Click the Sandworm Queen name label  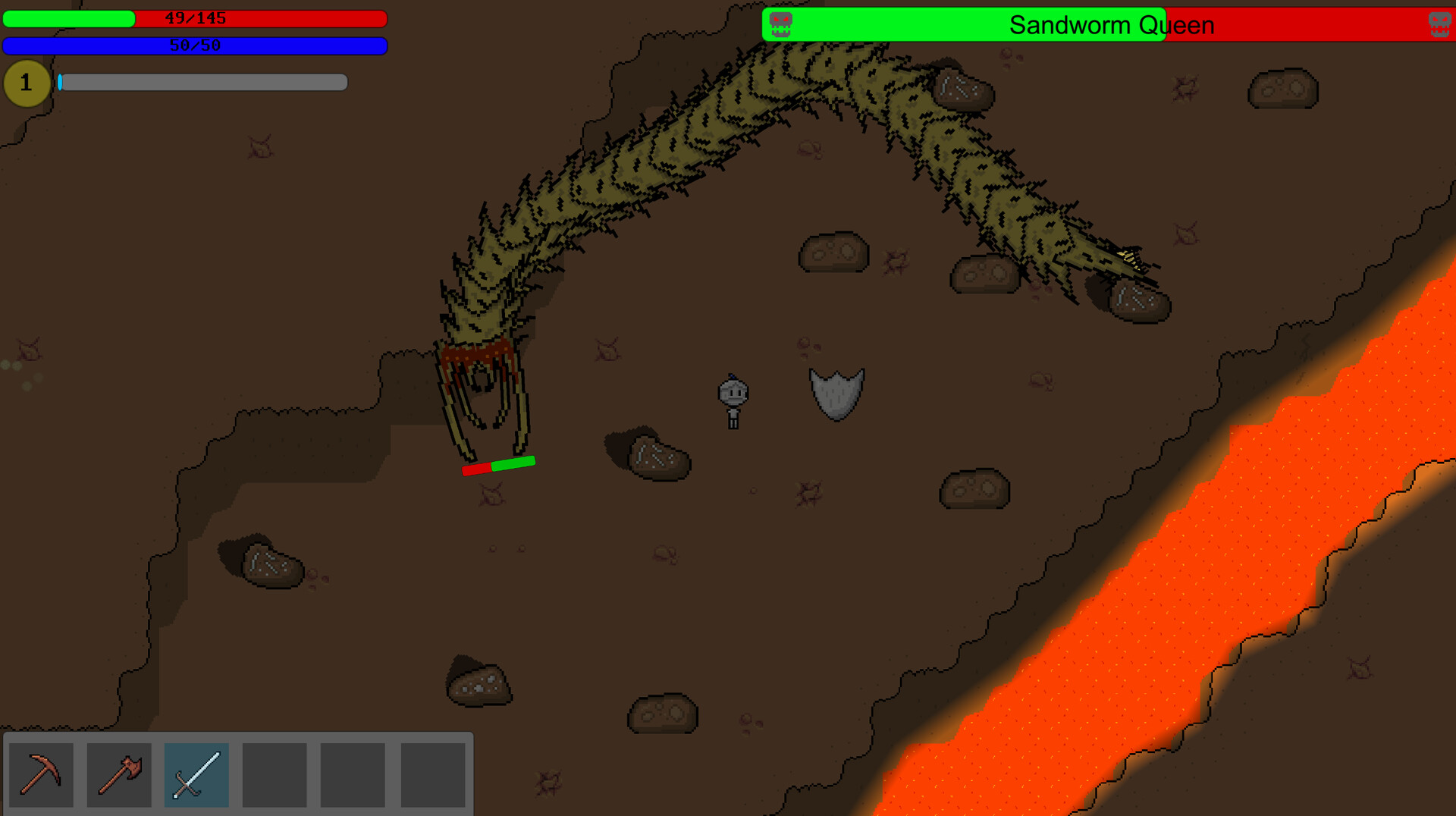[x=1110, y=24]
